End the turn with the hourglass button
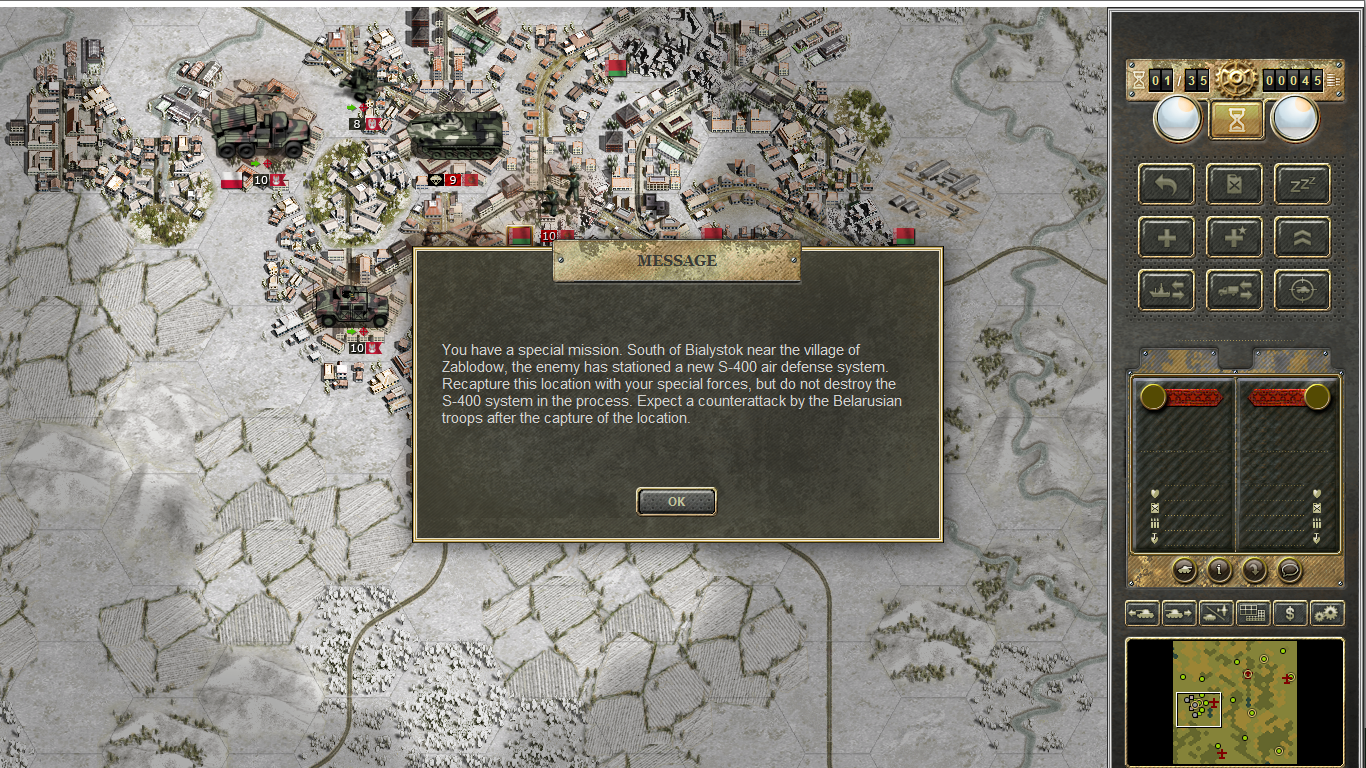The height and width of the screenshot is (768, 1366). 1237,120
